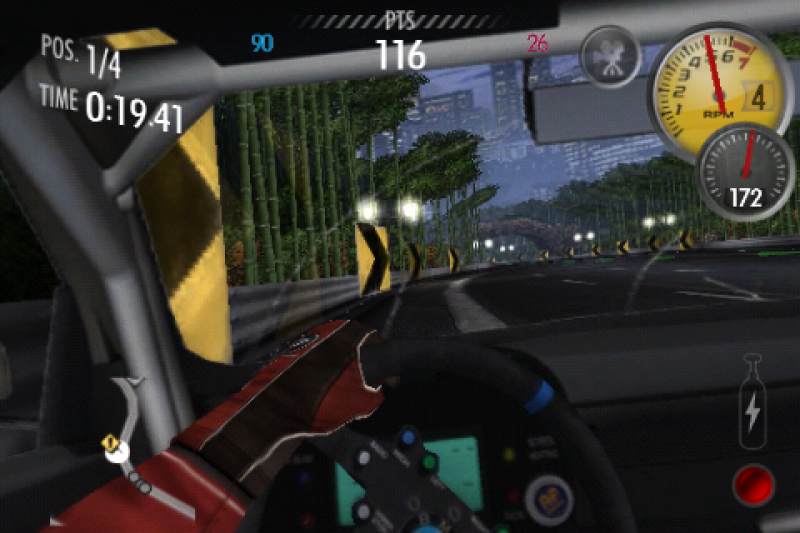Tap the camera view change icon
The image size is (800, 533).
(608, 57)
